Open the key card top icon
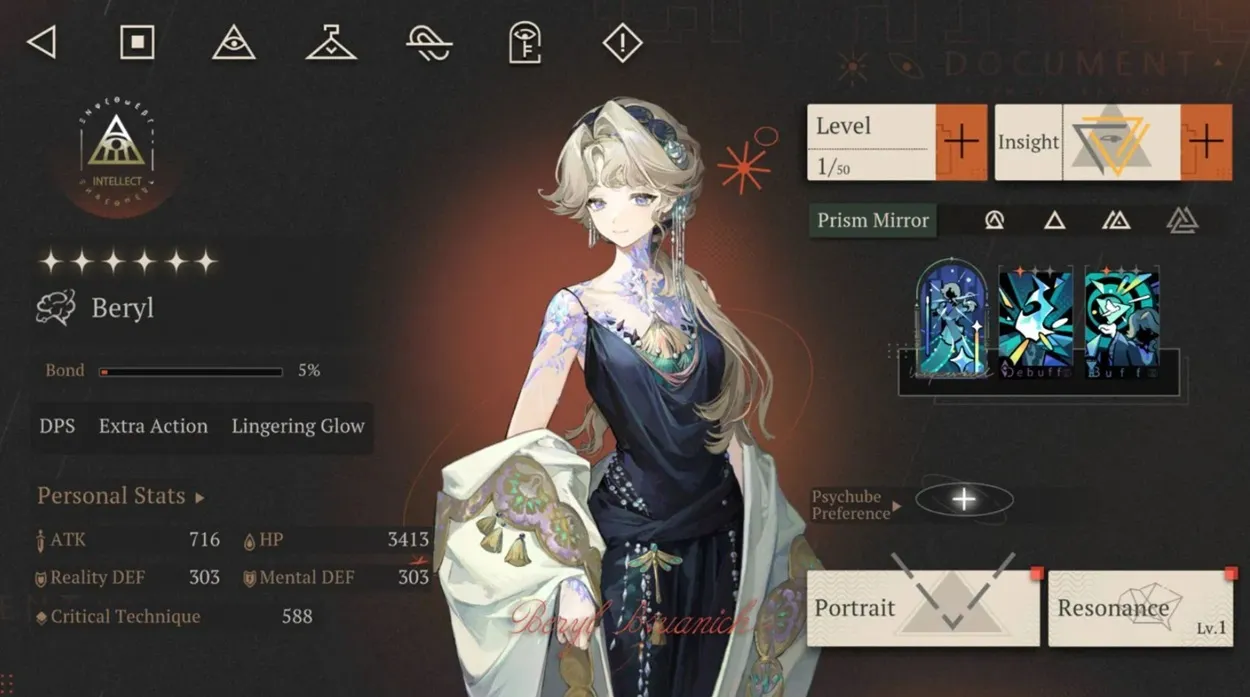 [524, 43]
